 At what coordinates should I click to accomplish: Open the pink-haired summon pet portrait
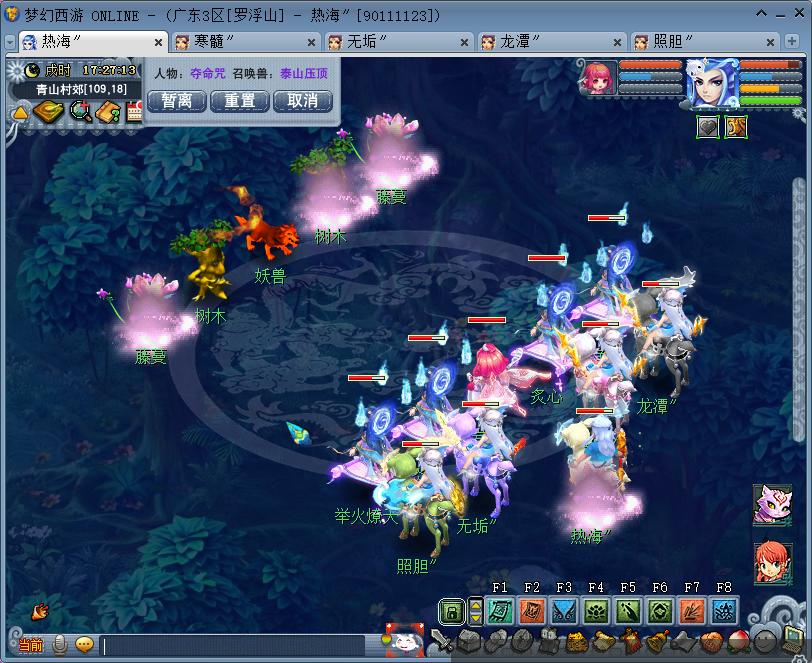pyautogui.click(x=597, y=79)
